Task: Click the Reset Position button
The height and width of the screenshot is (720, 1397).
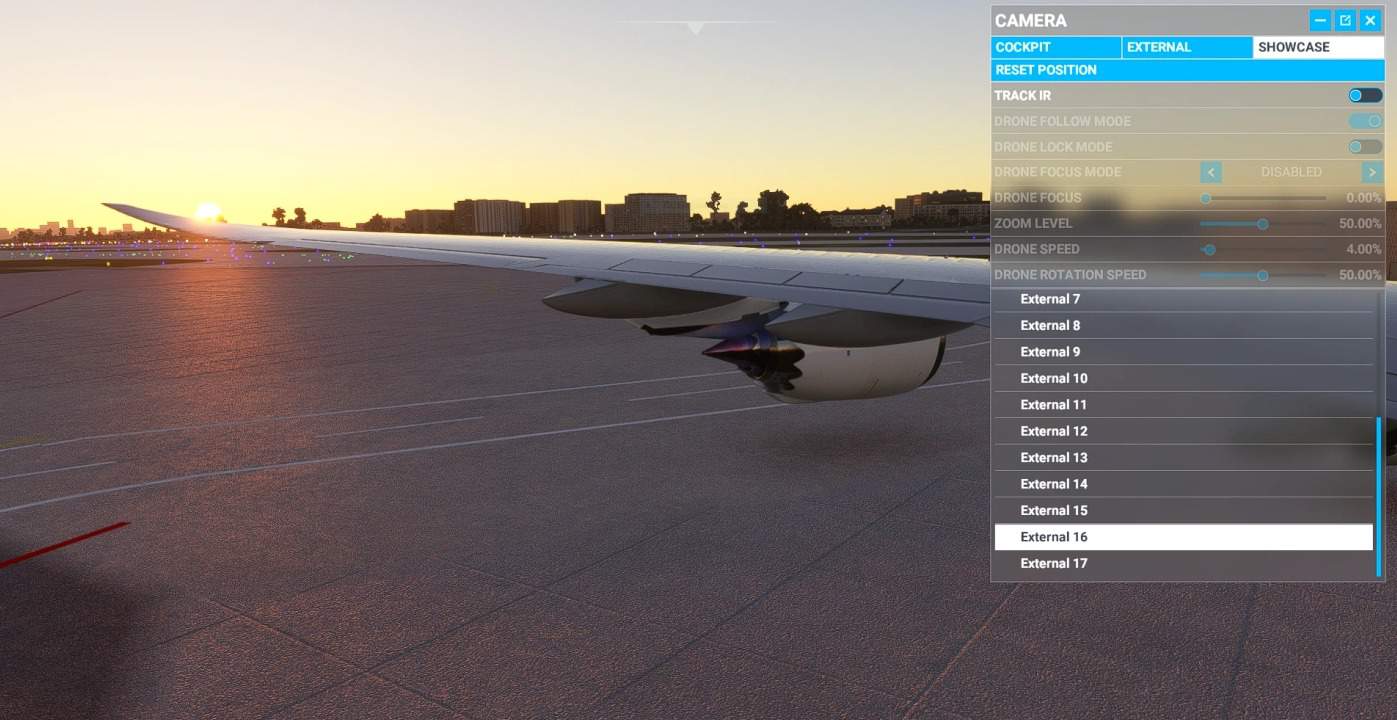Action: click(1188, 70)
